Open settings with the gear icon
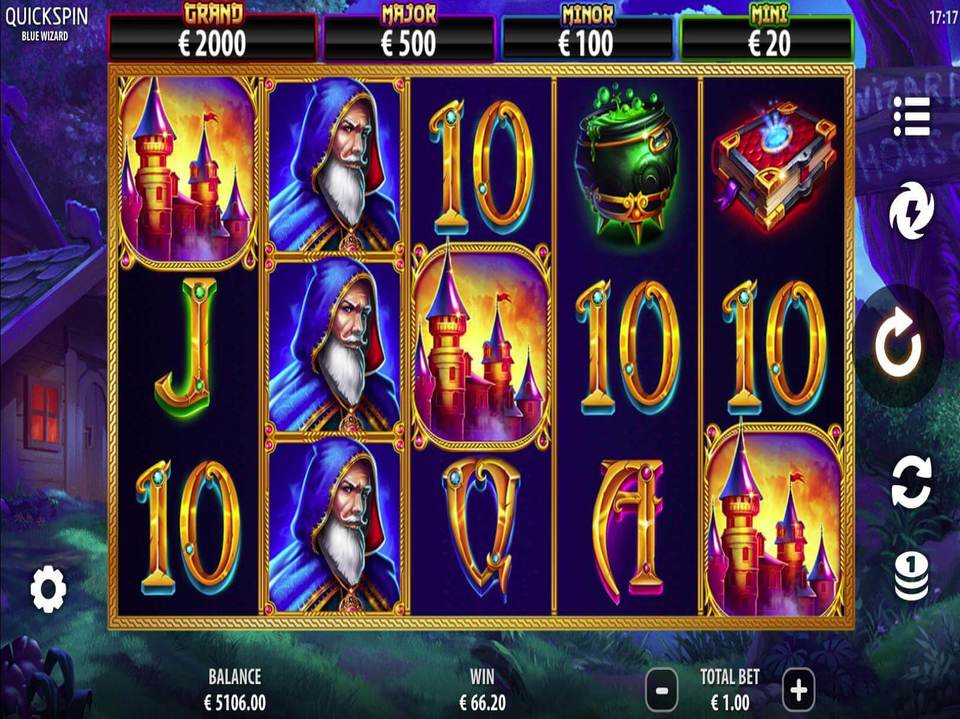This screenshot has width=960, height=719. (48, 589)
